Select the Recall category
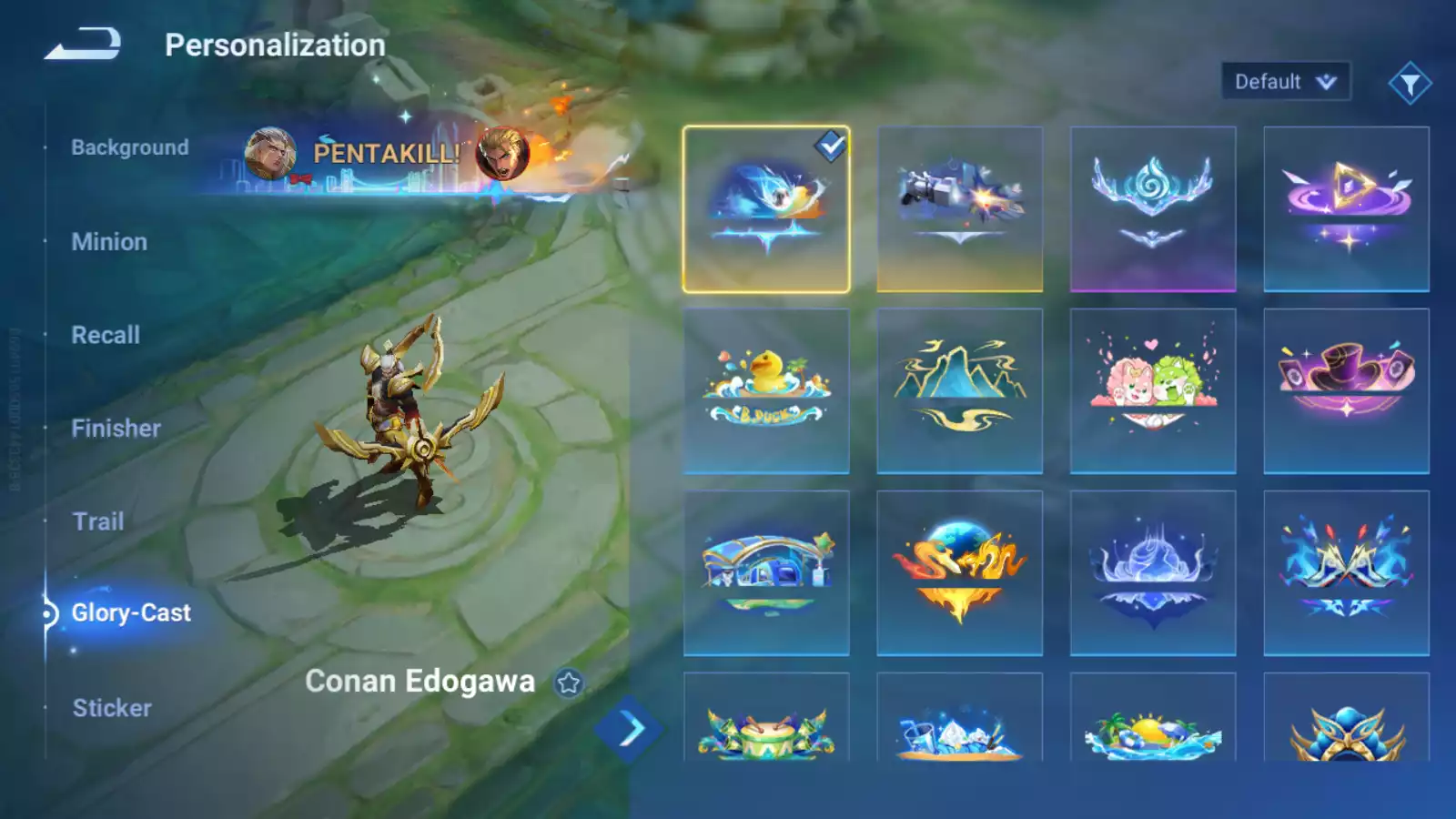Screen dimensions: 1456x819 coord(106,335)
